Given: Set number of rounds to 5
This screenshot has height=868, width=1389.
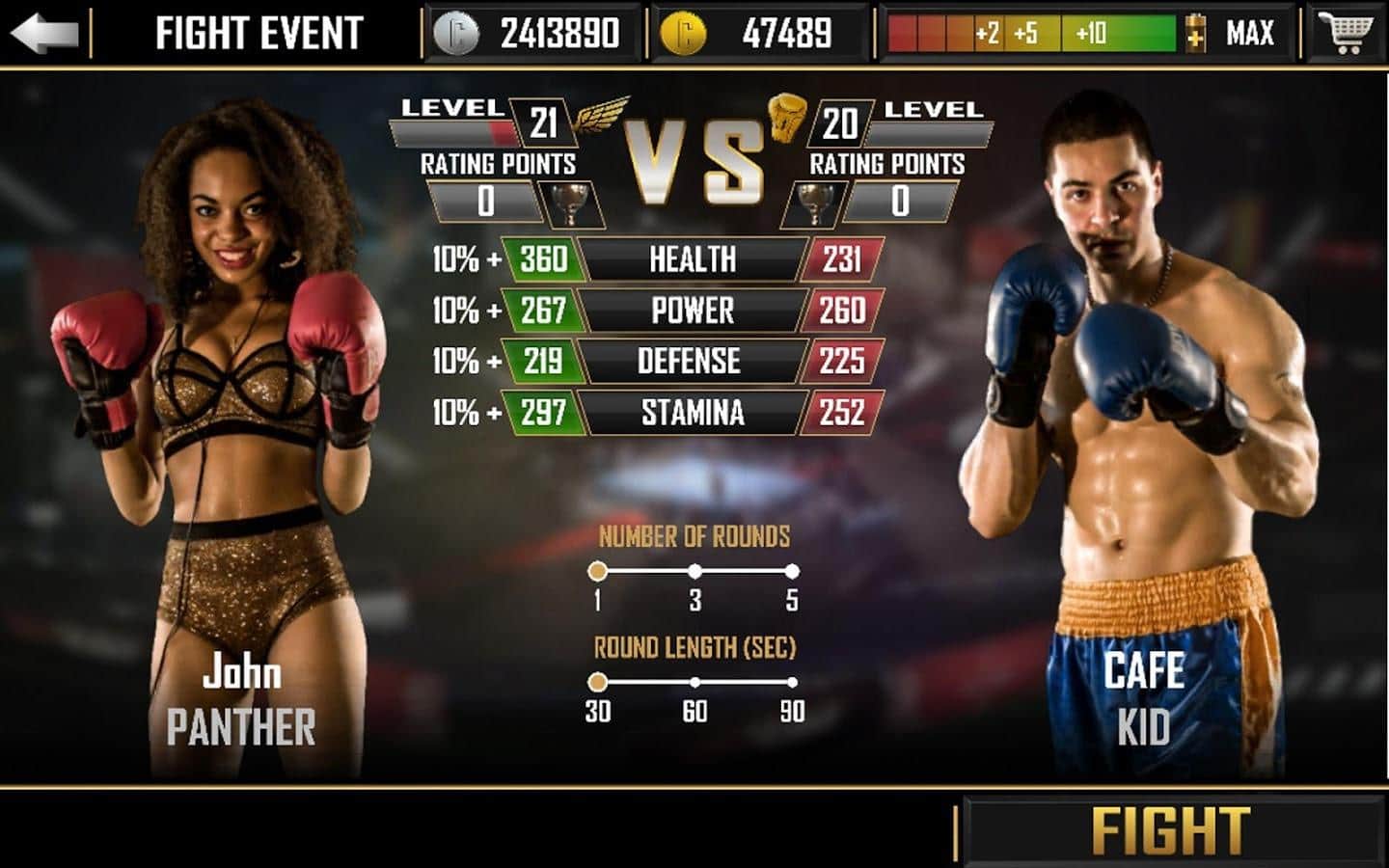Looking at the screenshot, I should [x=792, y=572].
